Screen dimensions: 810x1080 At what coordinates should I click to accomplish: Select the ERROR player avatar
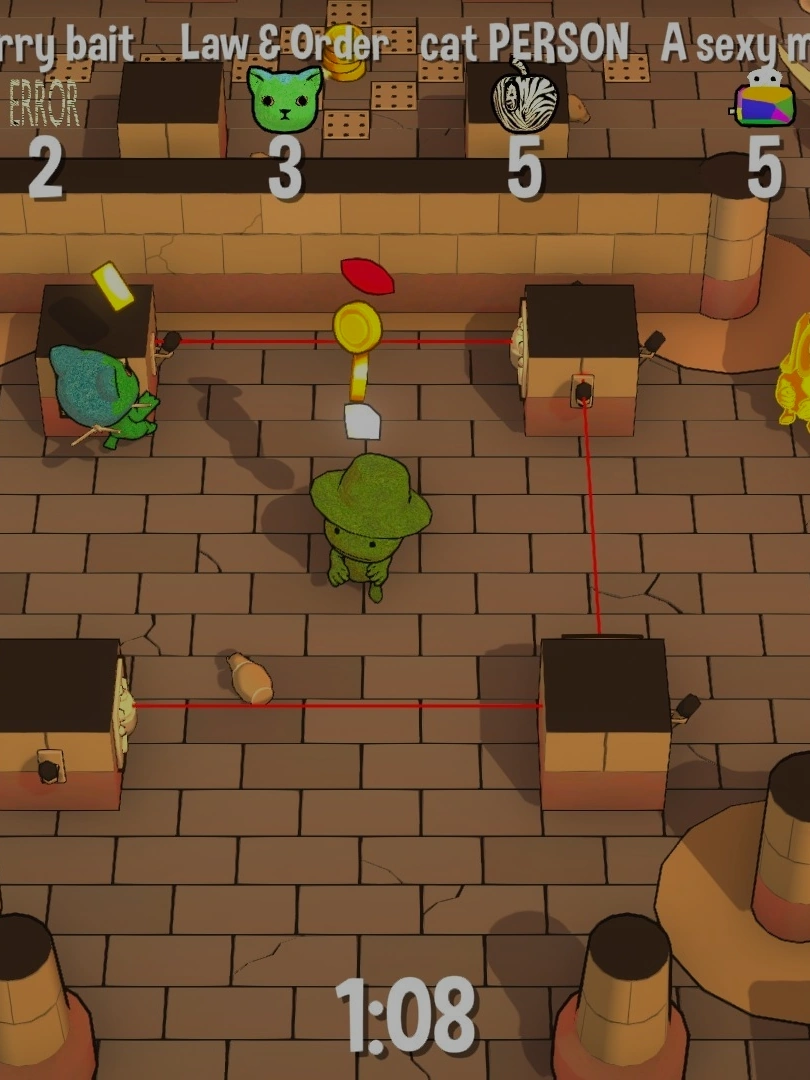coord(43,102)
